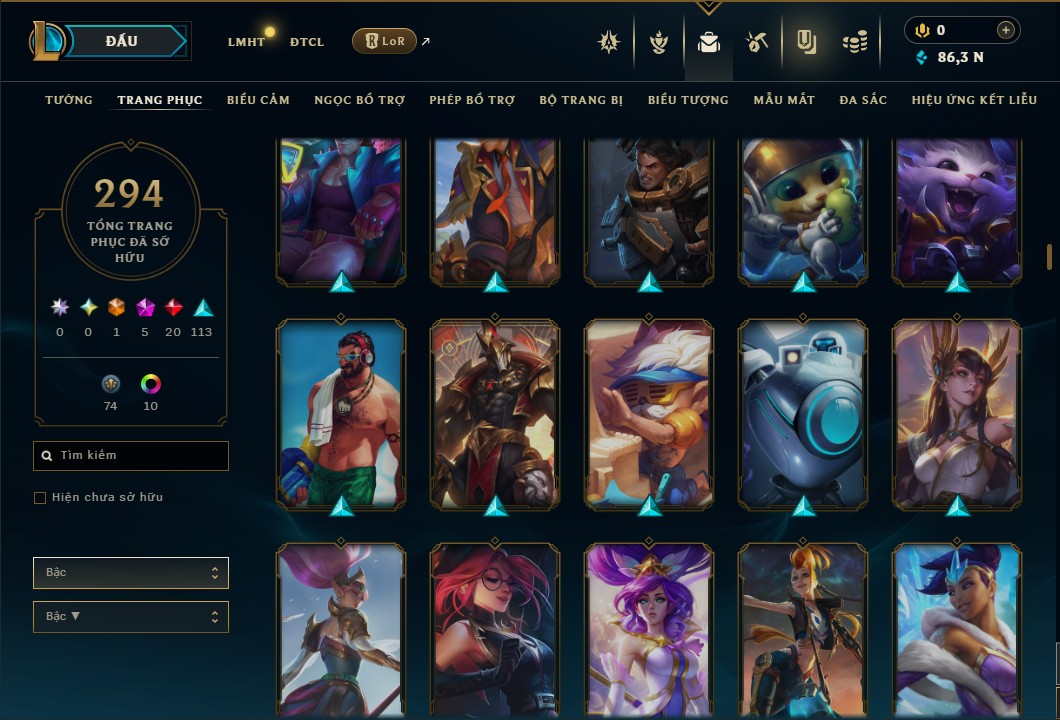This screenshot has width=1060, height=720.
Task: Click the ĐẤU play button
Action: tap(122, 41)
